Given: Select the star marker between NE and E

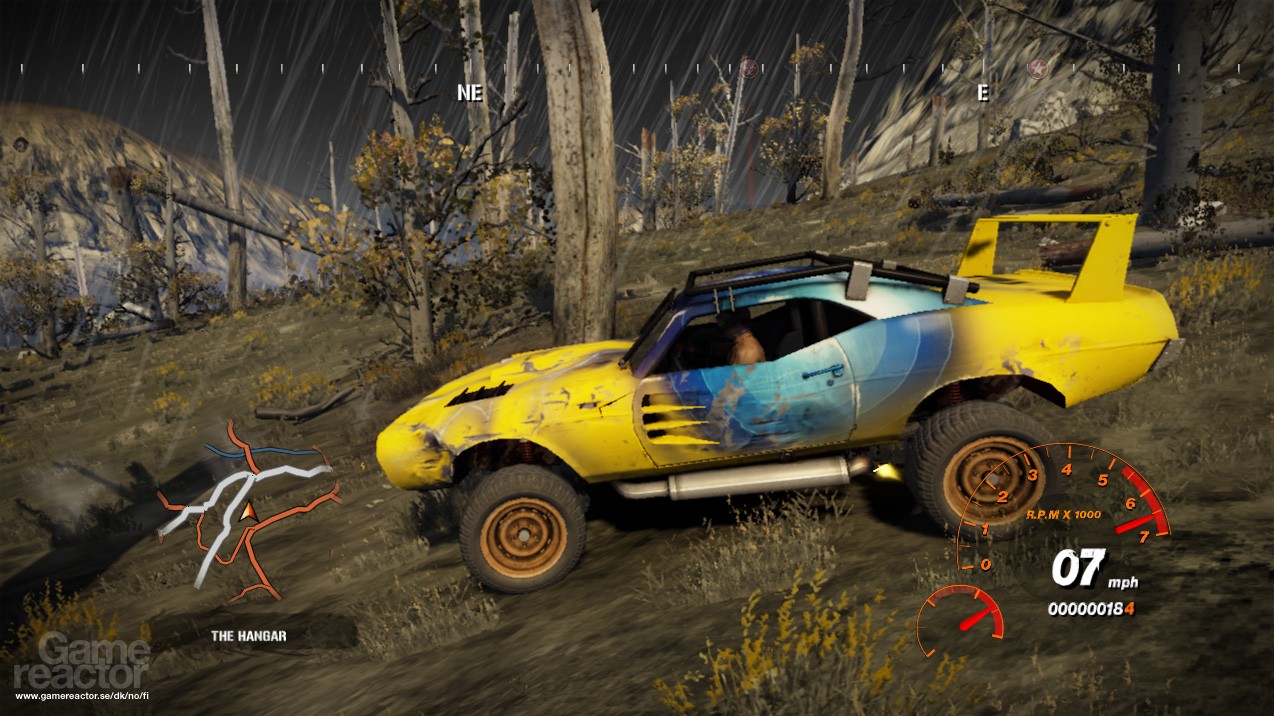Looking at the screenshot, I should click(x=747, y=68).
